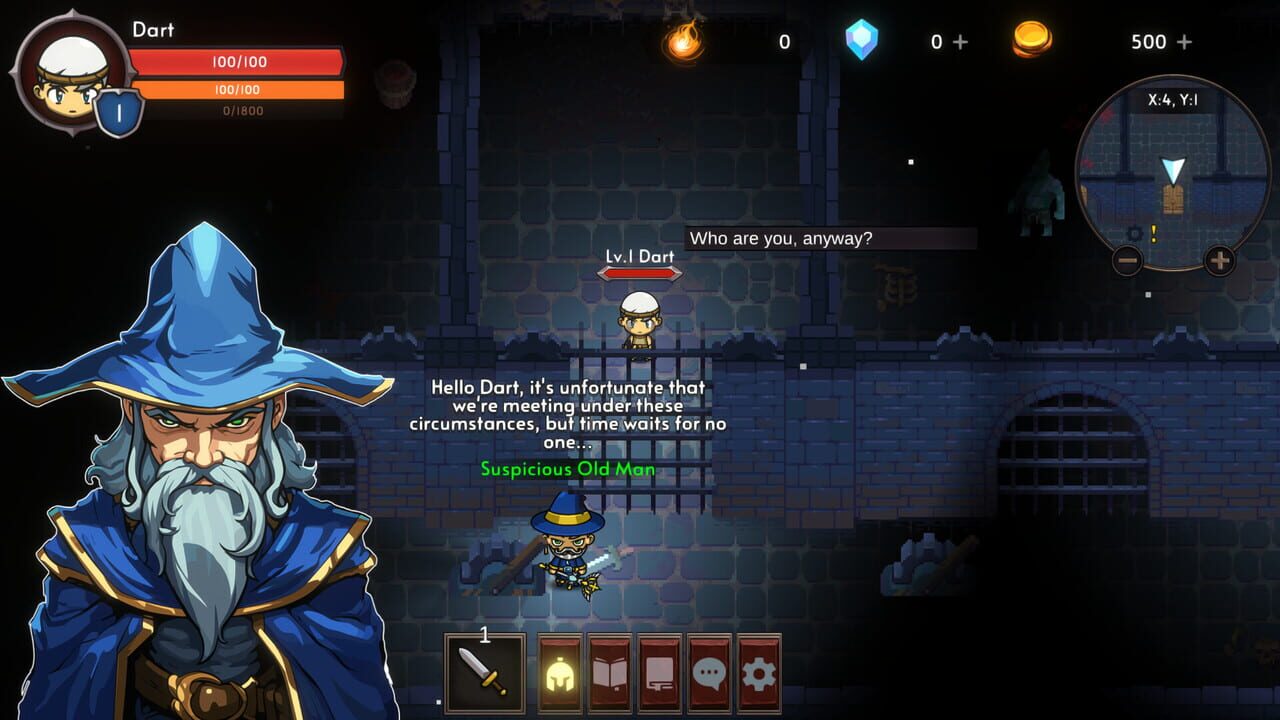Zoom out the minimap with minus button
Screen dimensions: 1280x720
[x=1127, y=262]
